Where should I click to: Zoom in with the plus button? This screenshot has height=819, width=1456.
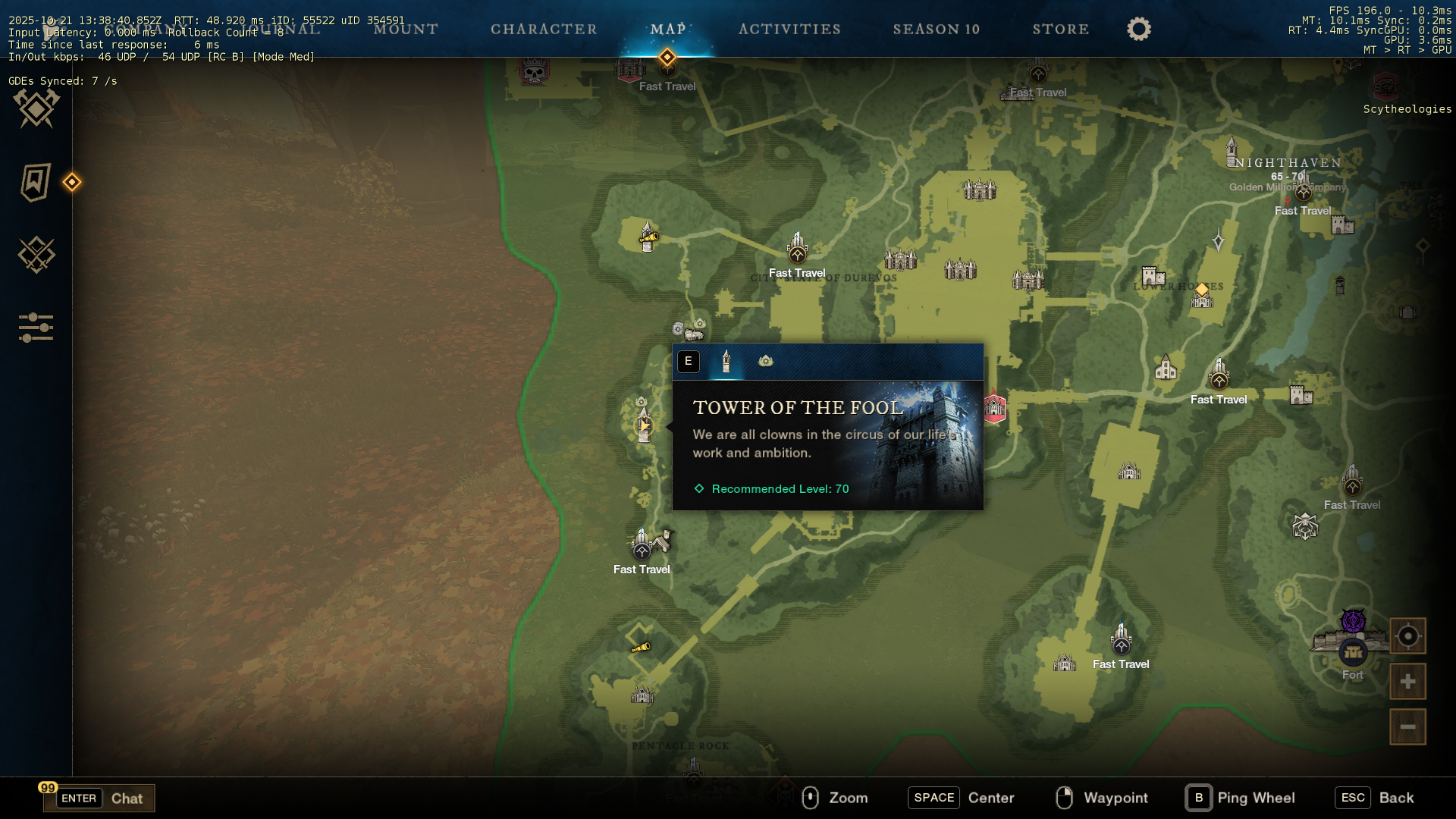1407,682
